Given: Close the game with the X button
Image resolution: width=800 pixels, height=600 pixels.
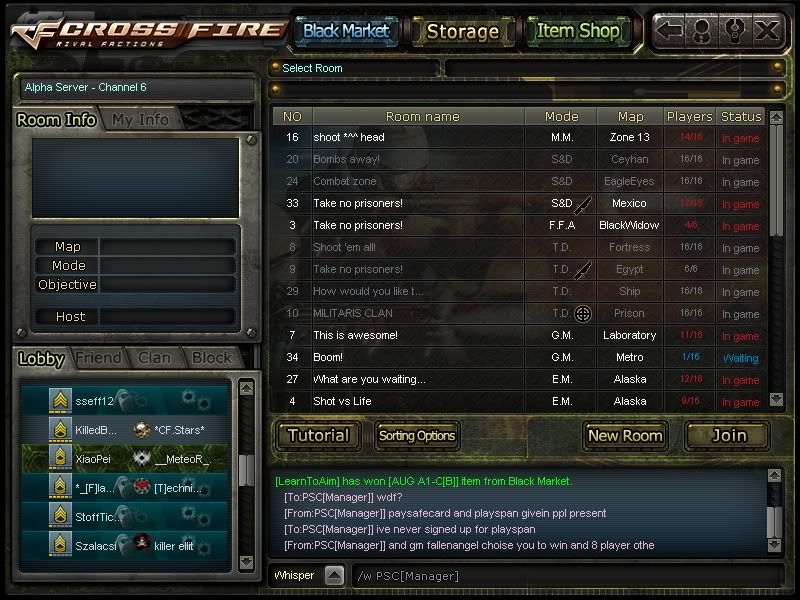Looking at the screenshot, I should 767,30.
